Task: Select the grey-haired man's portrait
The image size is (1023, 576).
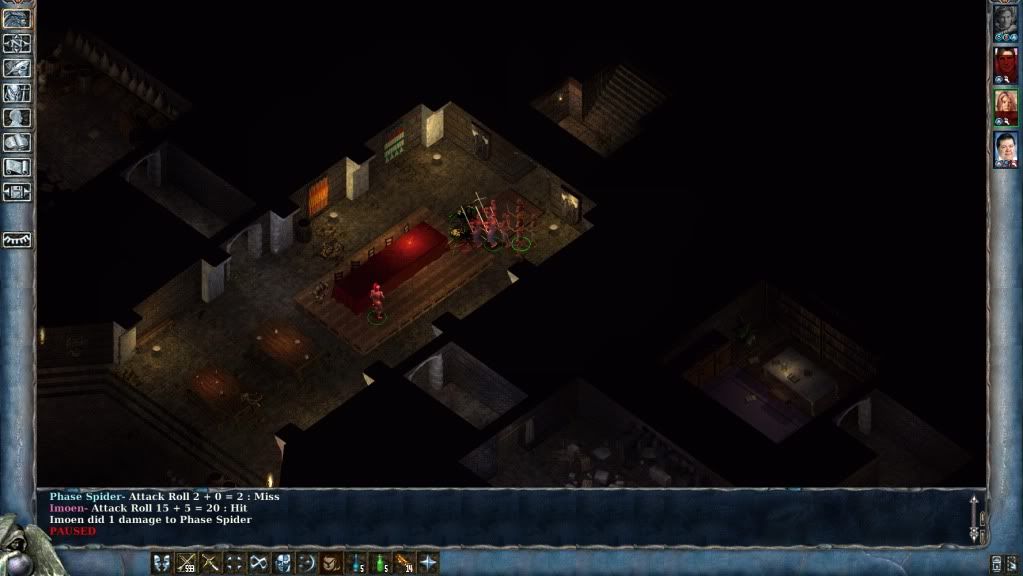Action: pos(1005,23)
